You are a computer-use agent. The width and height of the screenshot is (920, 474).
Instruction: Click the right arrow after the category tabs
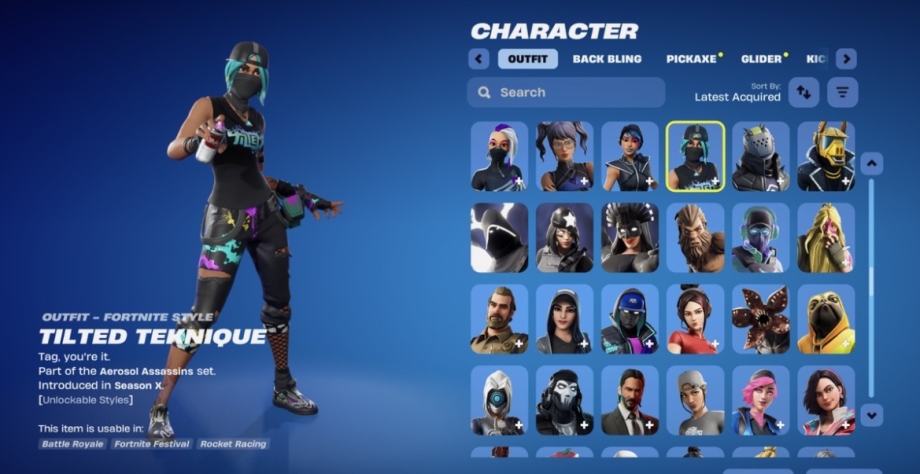click(846, 59)
